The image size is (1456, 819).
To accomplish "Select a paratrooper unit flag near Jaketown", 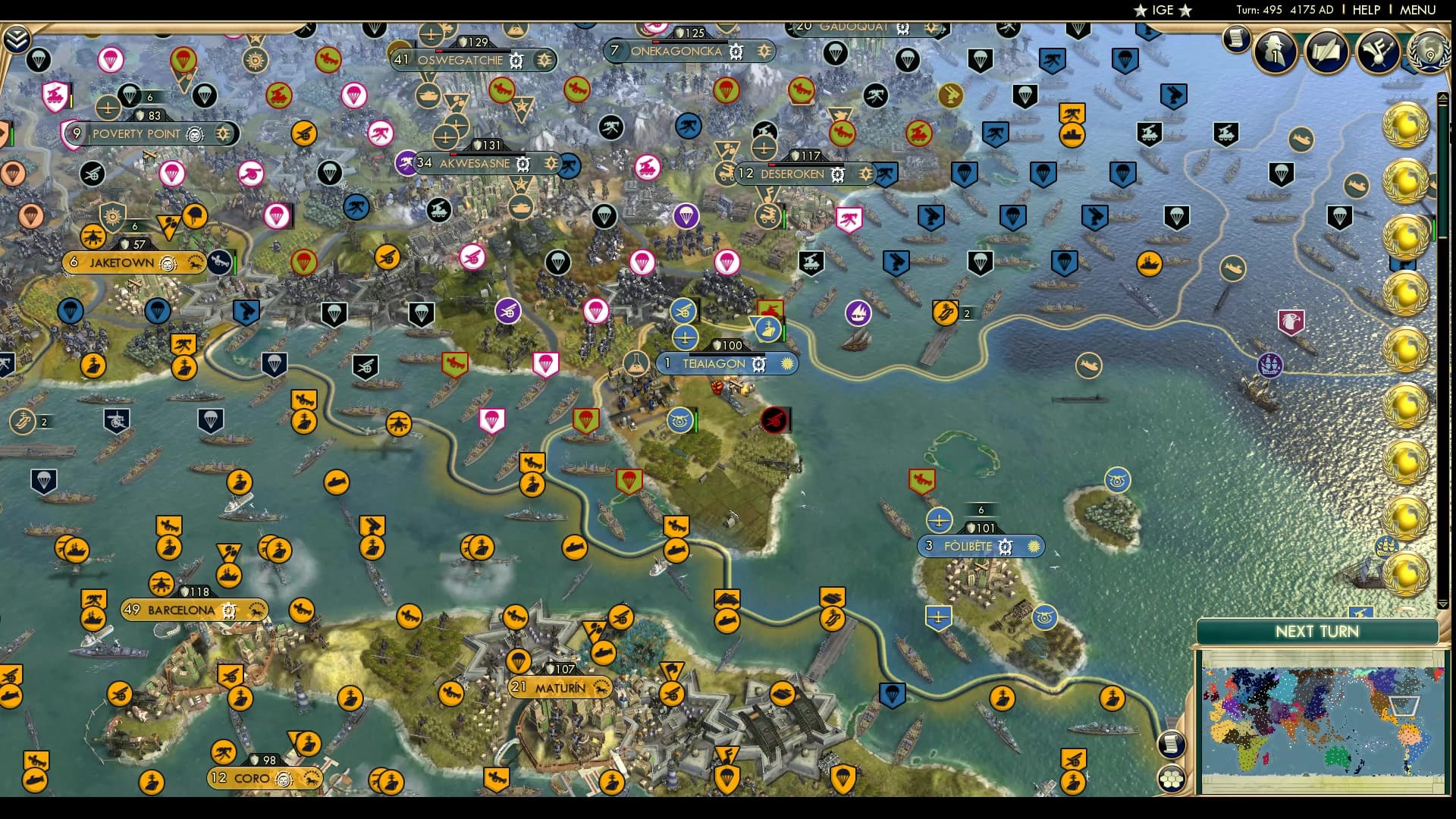I will coord(71,312).
